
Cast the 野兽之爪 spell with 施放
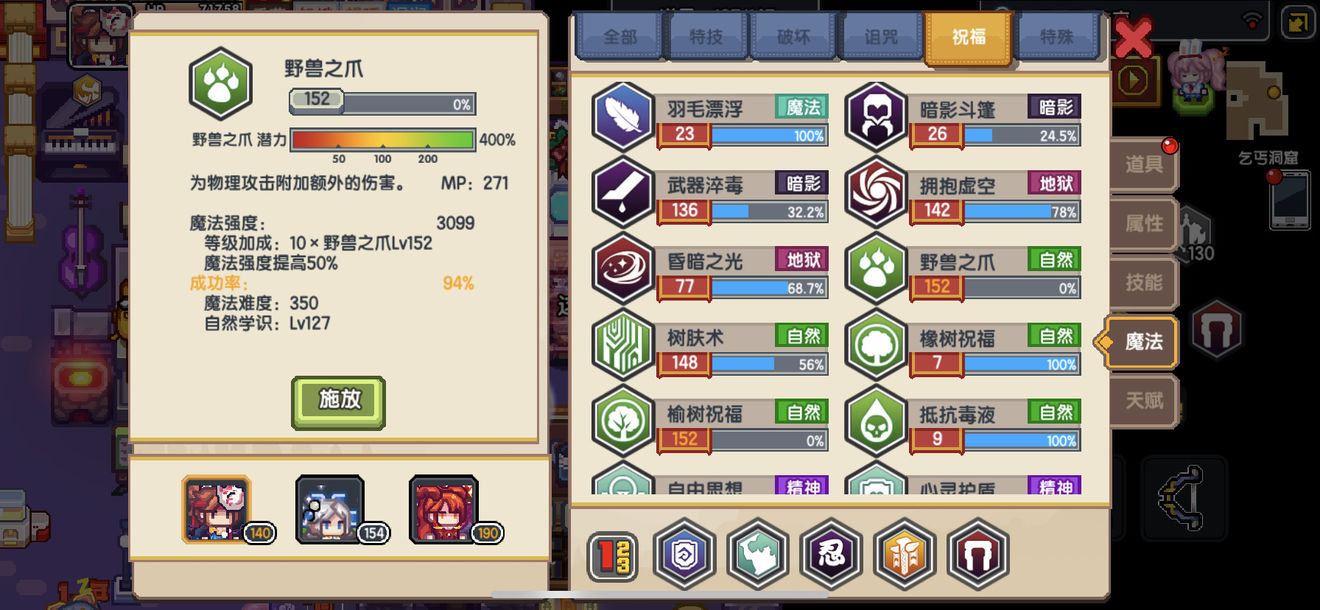338,401
